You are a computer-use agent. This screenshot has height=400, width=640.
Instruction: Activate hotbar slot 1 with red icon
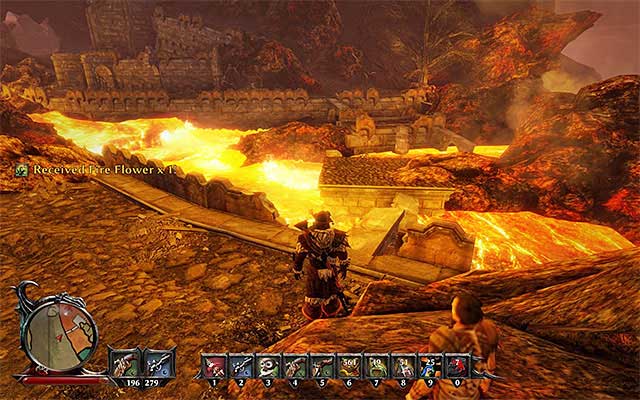[215, 365]
